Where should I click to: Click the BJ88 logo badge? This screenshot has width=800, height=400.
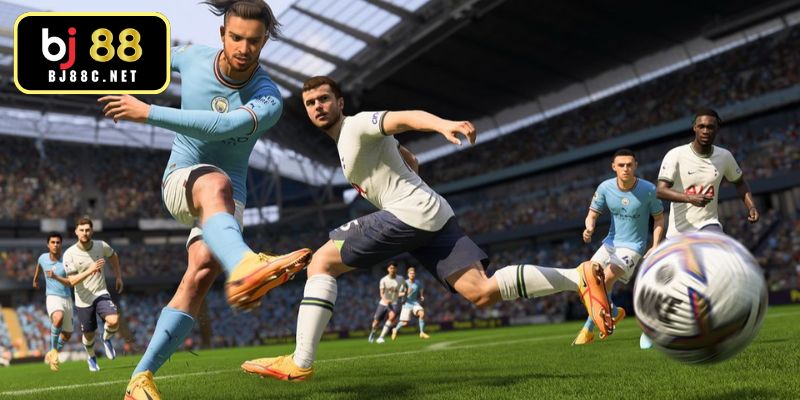(92, 53)
